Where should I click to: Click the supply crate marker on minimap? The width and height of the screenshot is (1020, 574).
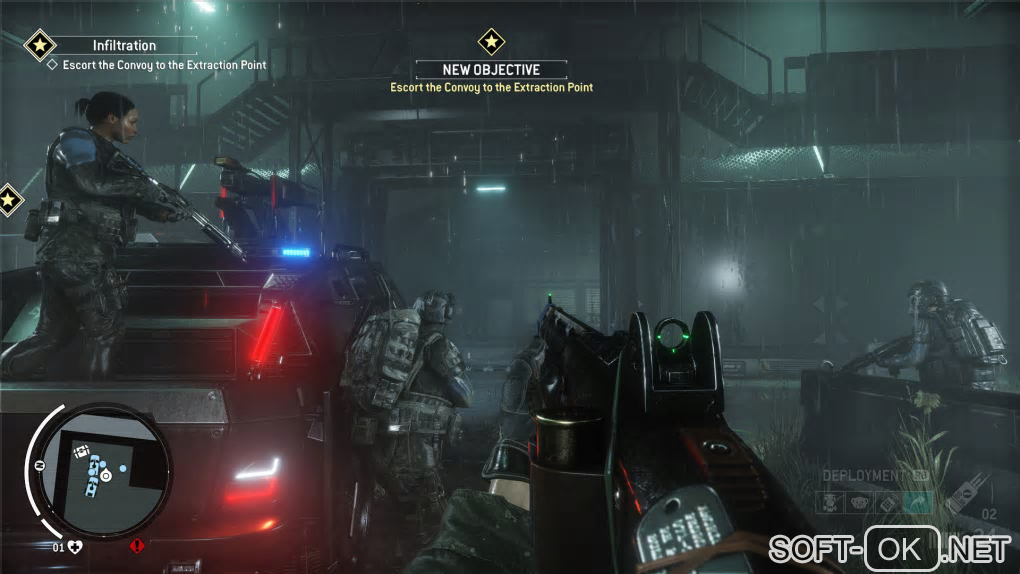point(82,451)
